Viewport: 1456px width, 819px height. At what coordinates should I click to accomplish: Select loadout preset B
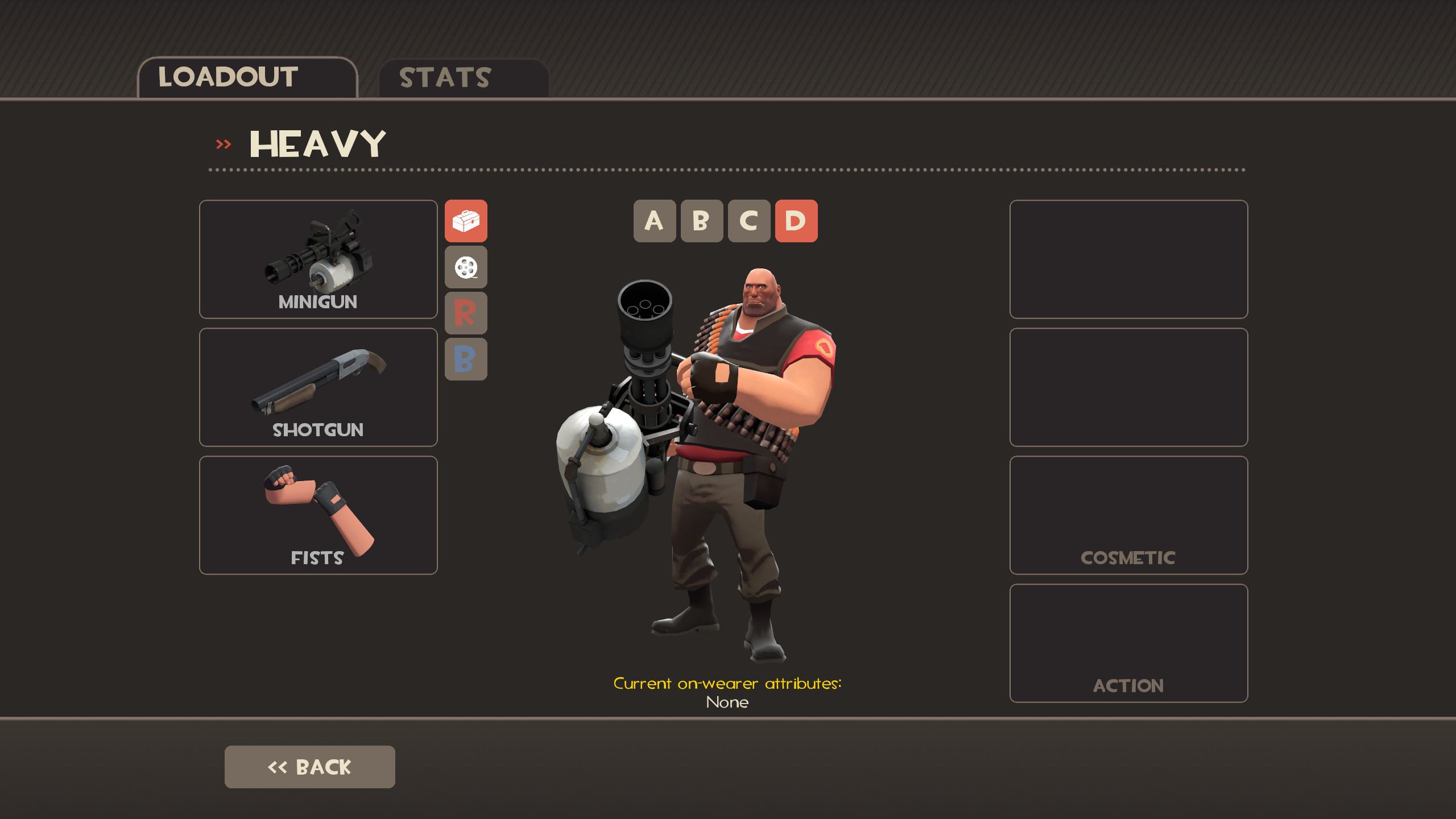tap(701, 222)
